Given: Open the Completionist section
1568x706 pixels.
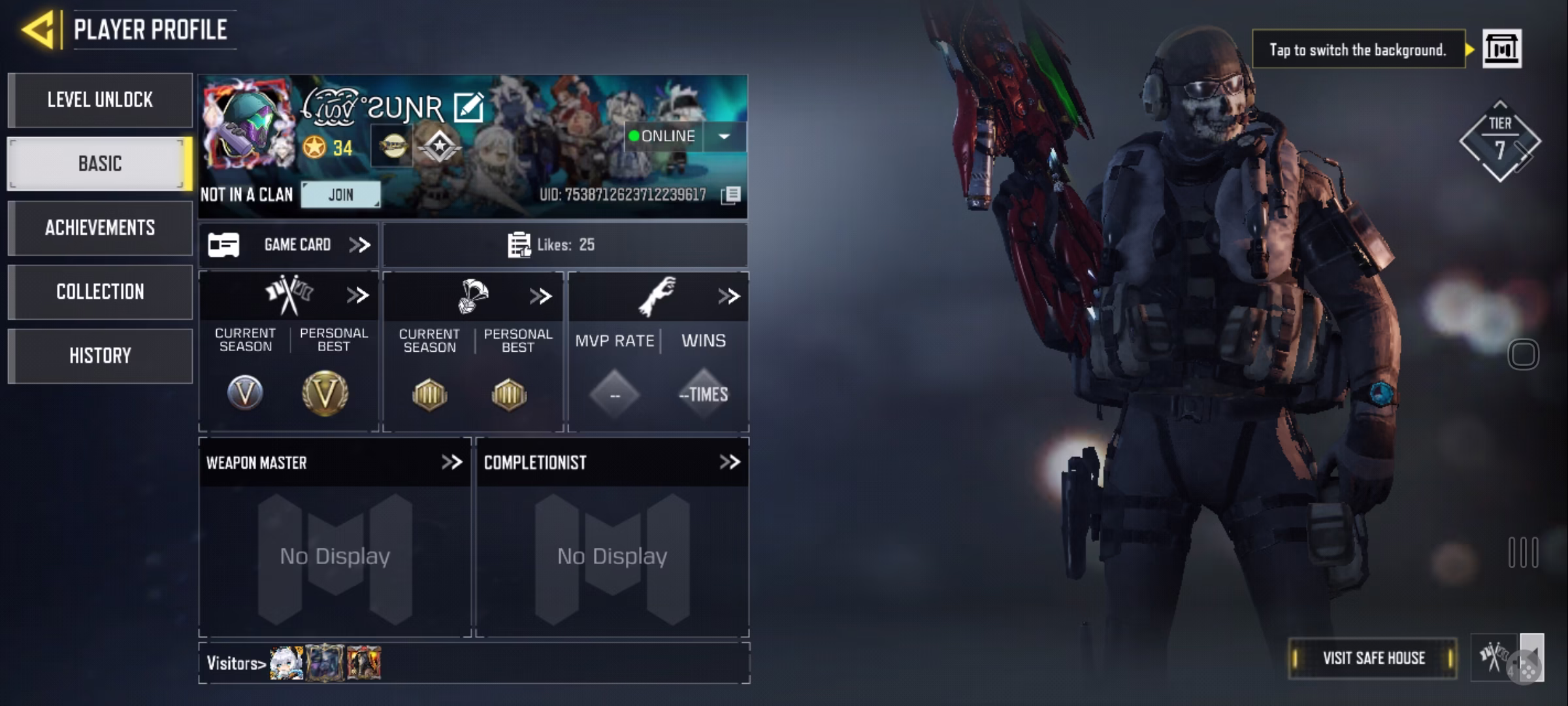Looking at the screenshot, I should [729, 462].
